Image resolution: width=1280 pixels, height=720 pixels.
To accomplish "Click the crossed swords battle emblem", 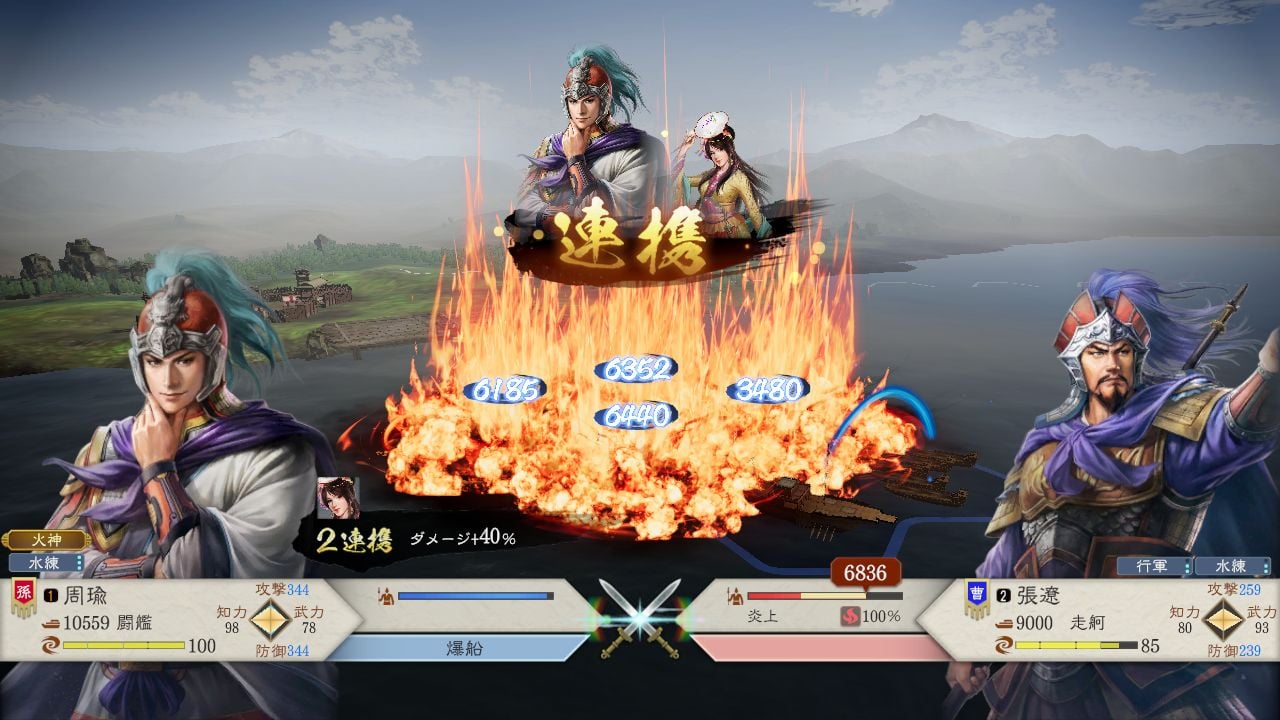I will [x=640, y=620].
